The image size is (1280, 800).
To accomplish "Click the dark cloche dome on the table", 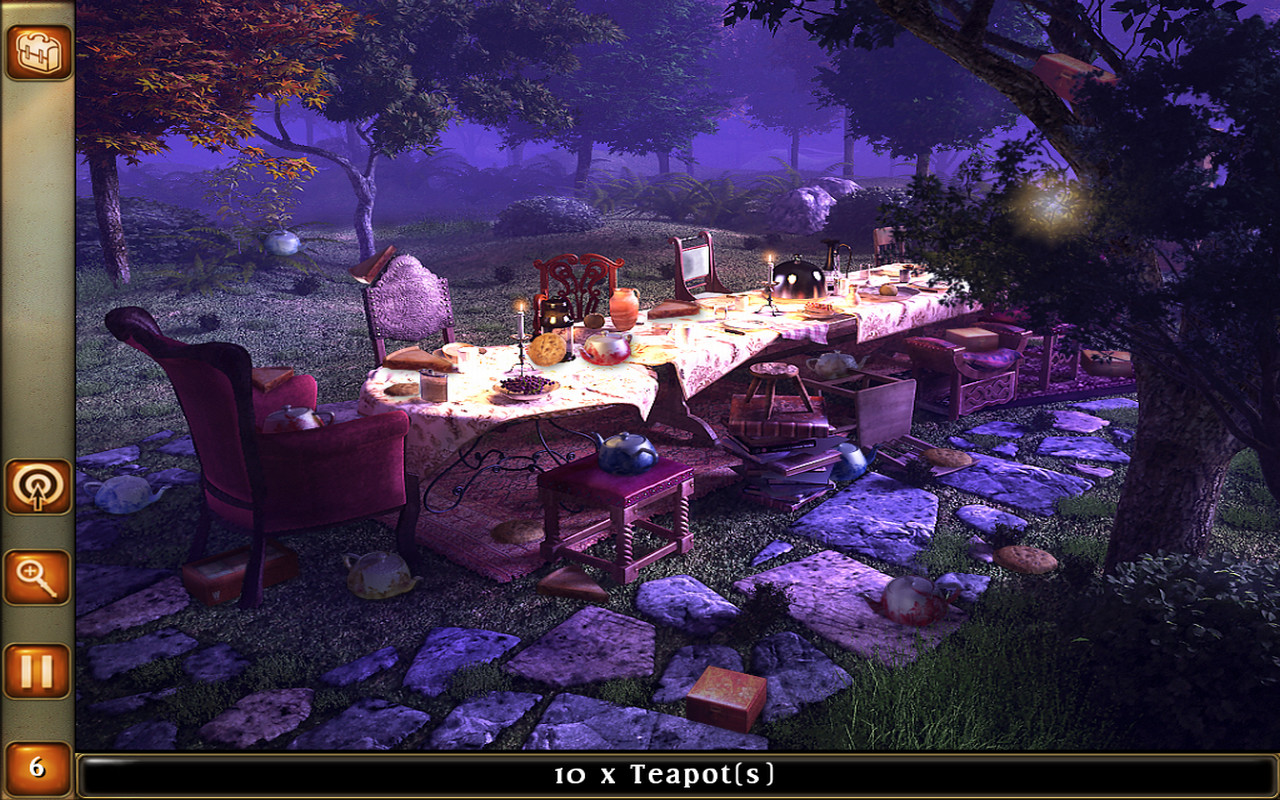I will pos(800,278).
